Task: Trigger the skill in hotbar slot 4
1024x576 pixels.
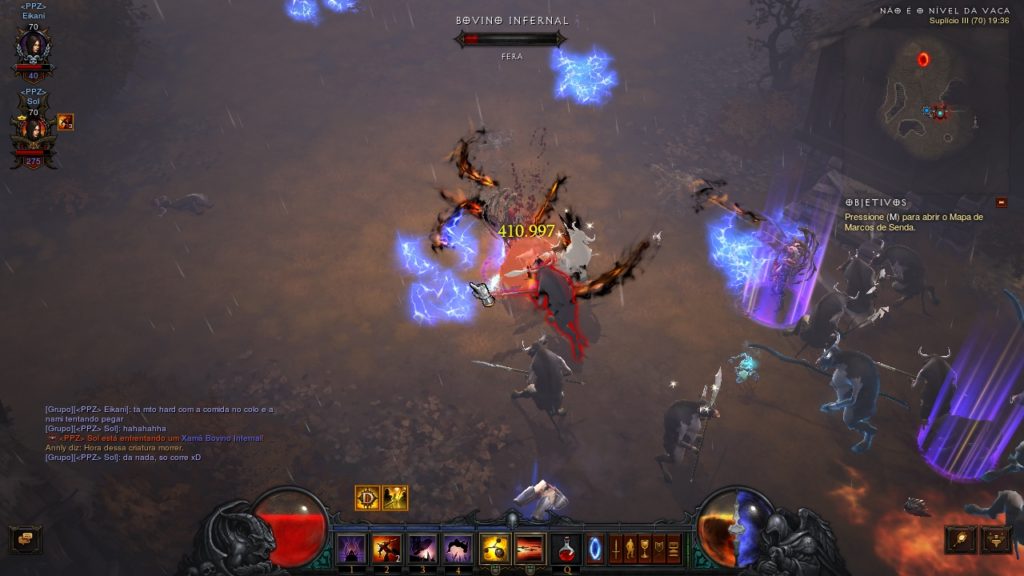Action: (457, 548)
